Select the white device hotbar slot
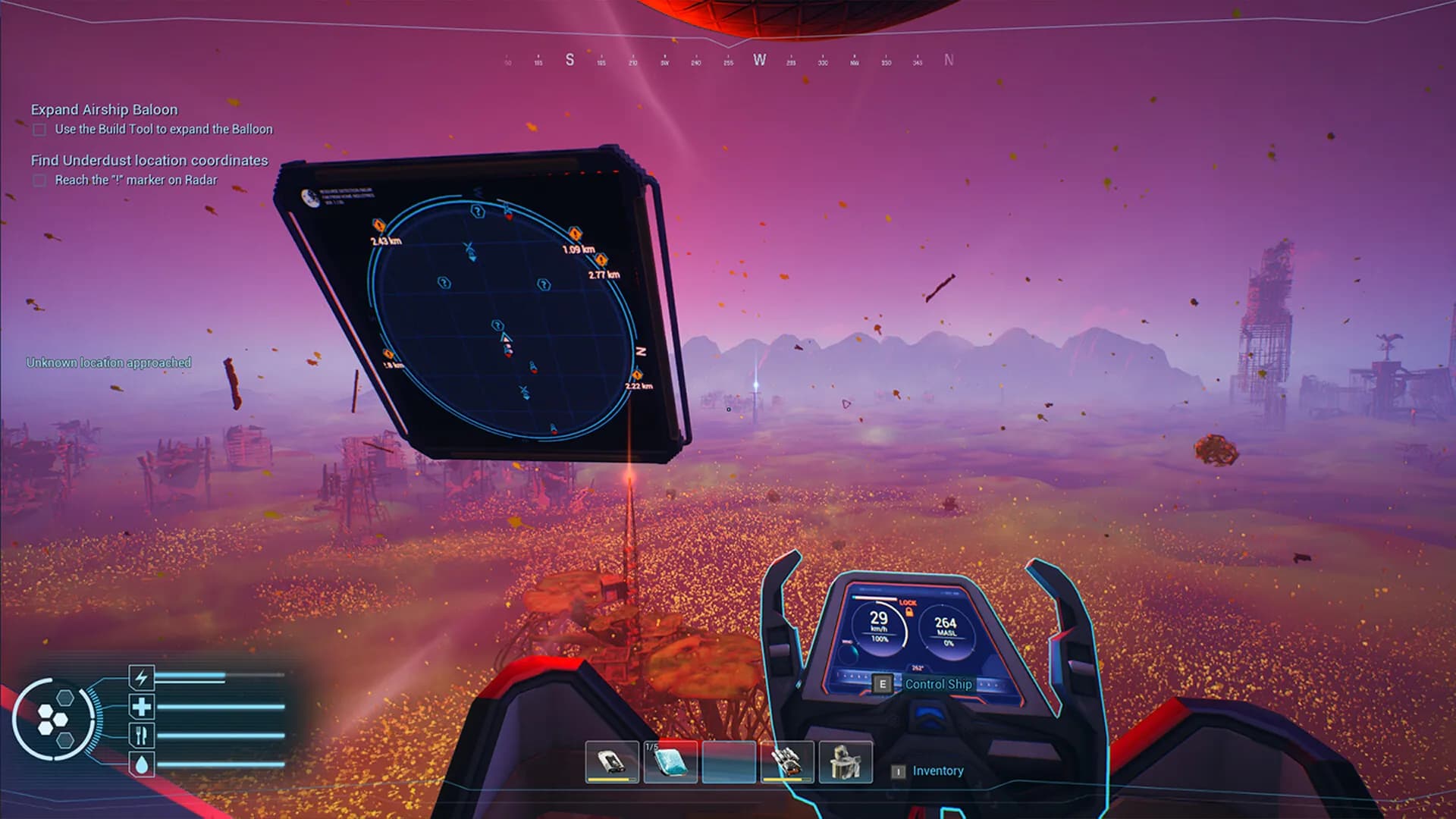Screen dimensions: 1456x819 (x=611, y=762)
